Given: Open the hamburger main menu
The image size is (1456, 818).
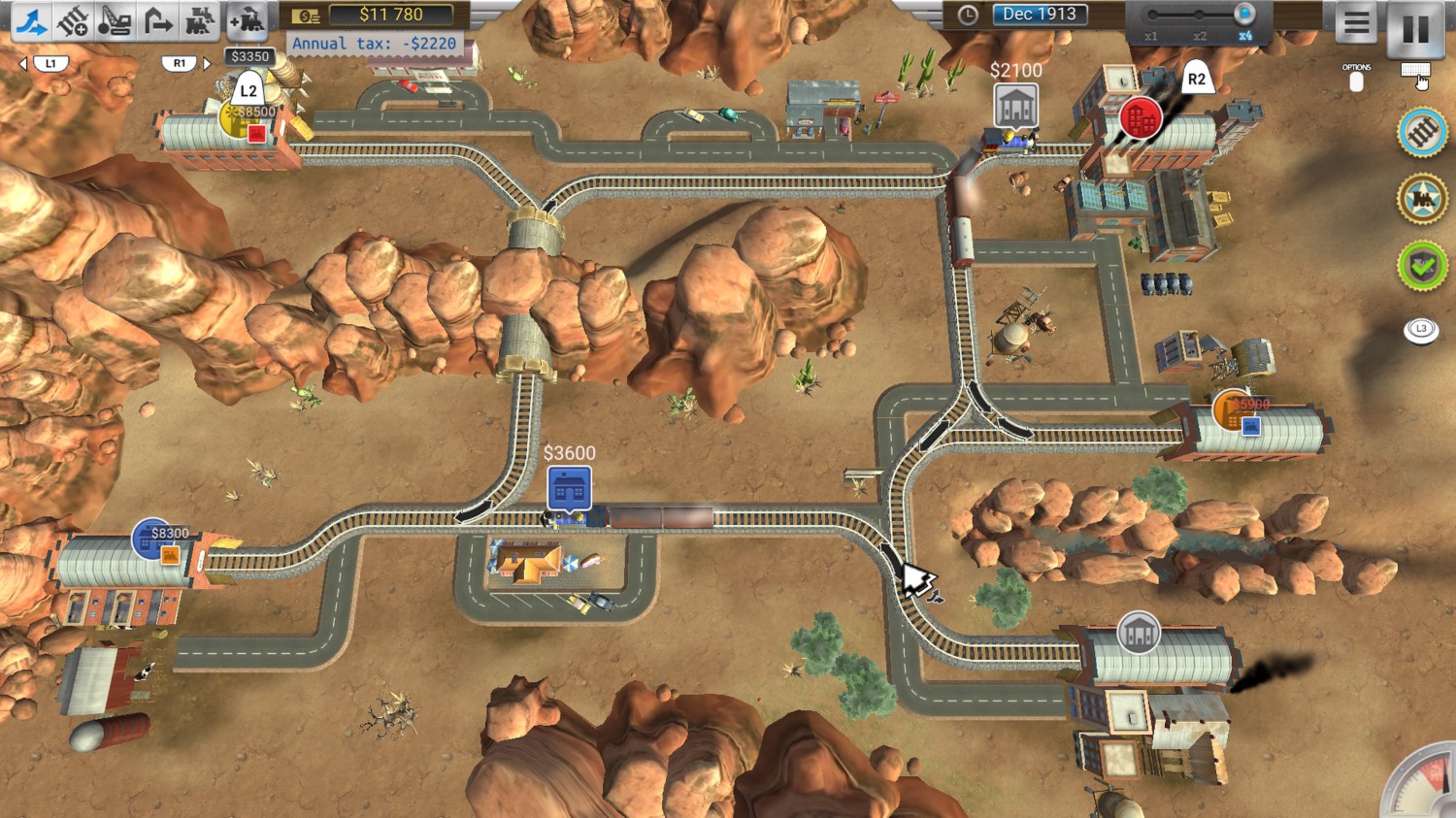Looking at the screenshot, I should 1356,23.
